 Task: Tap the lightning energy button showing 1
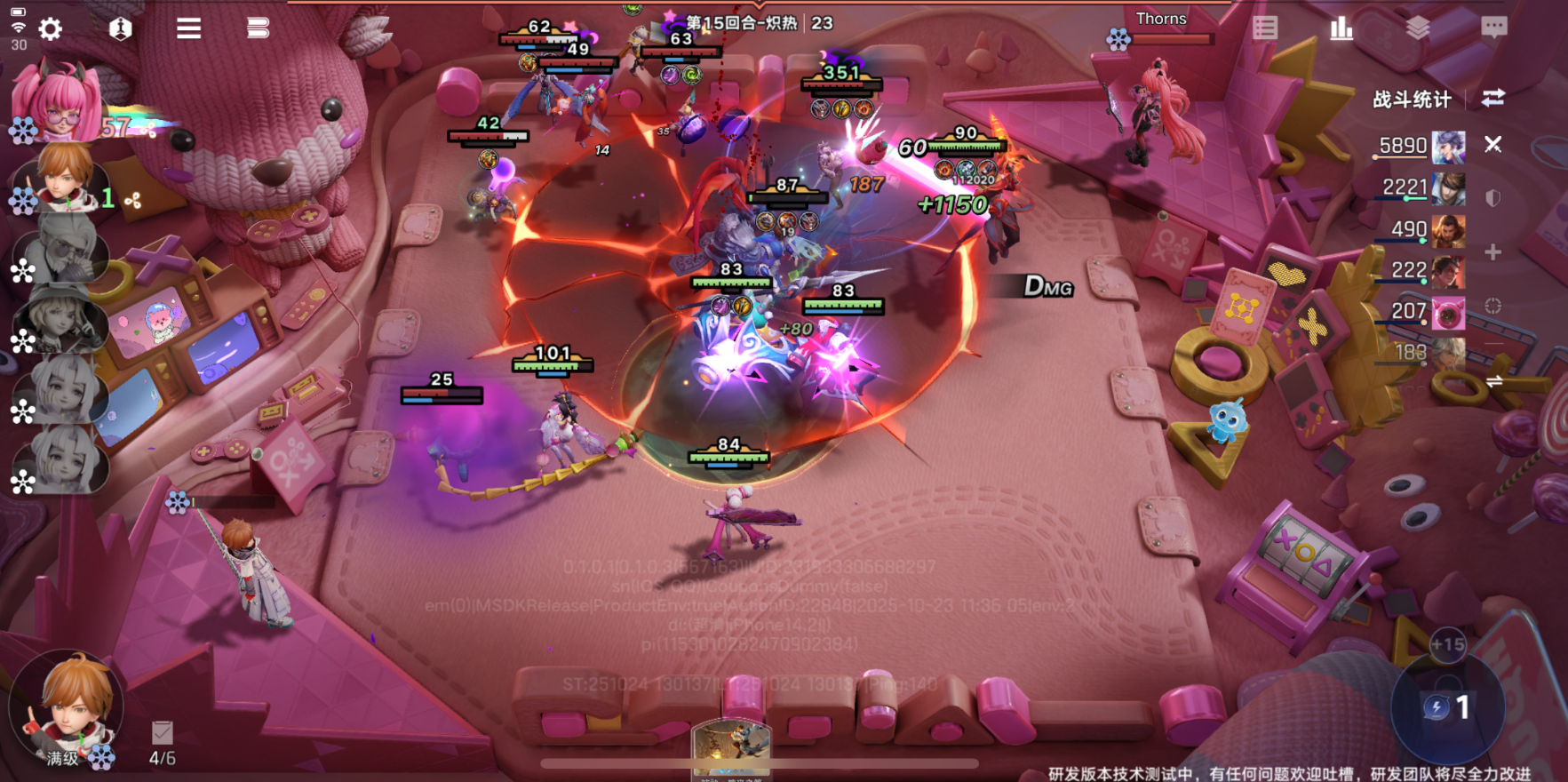pos(1448,707)
